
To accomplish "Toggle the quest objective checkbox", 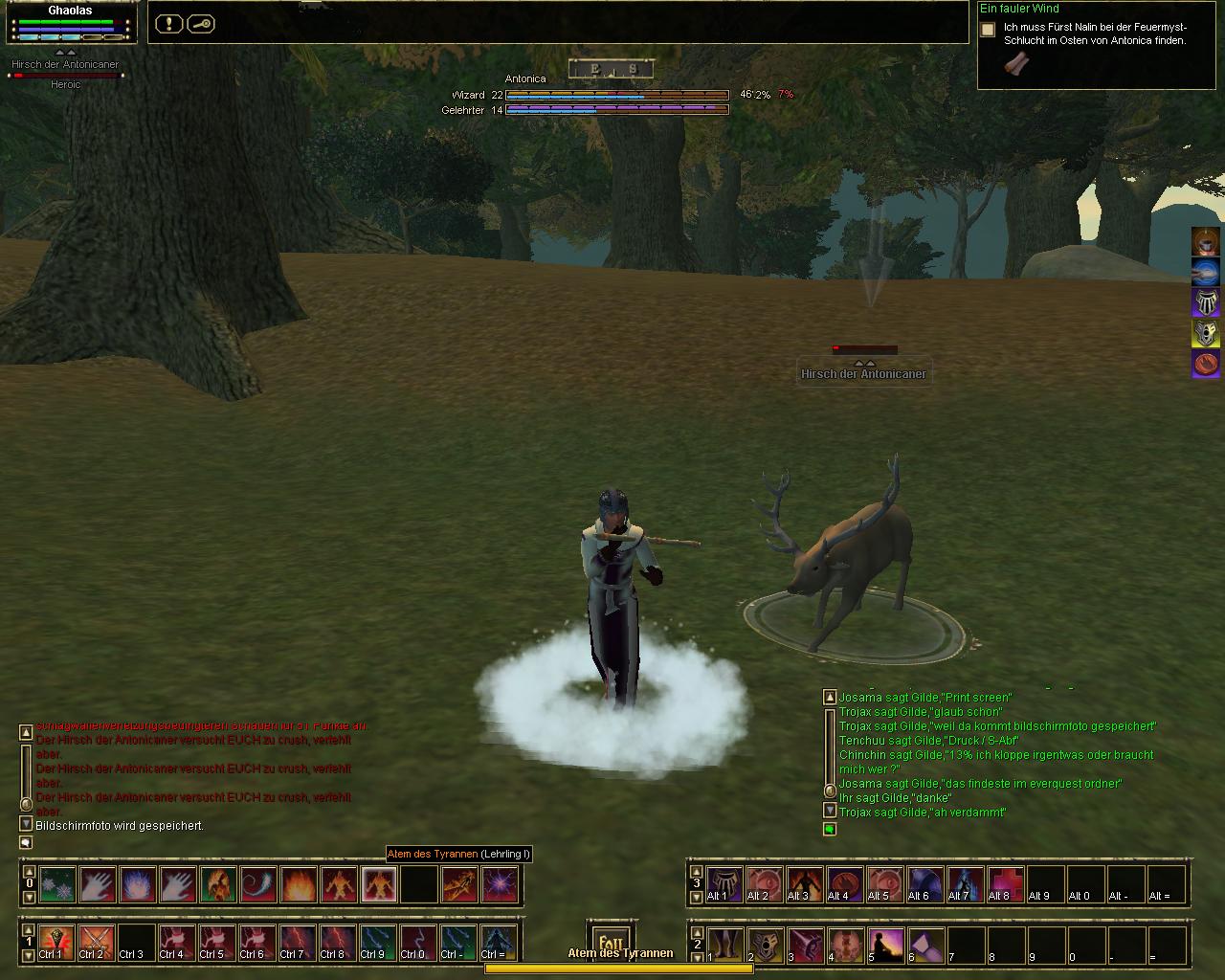I will click(x=988, y=30).
